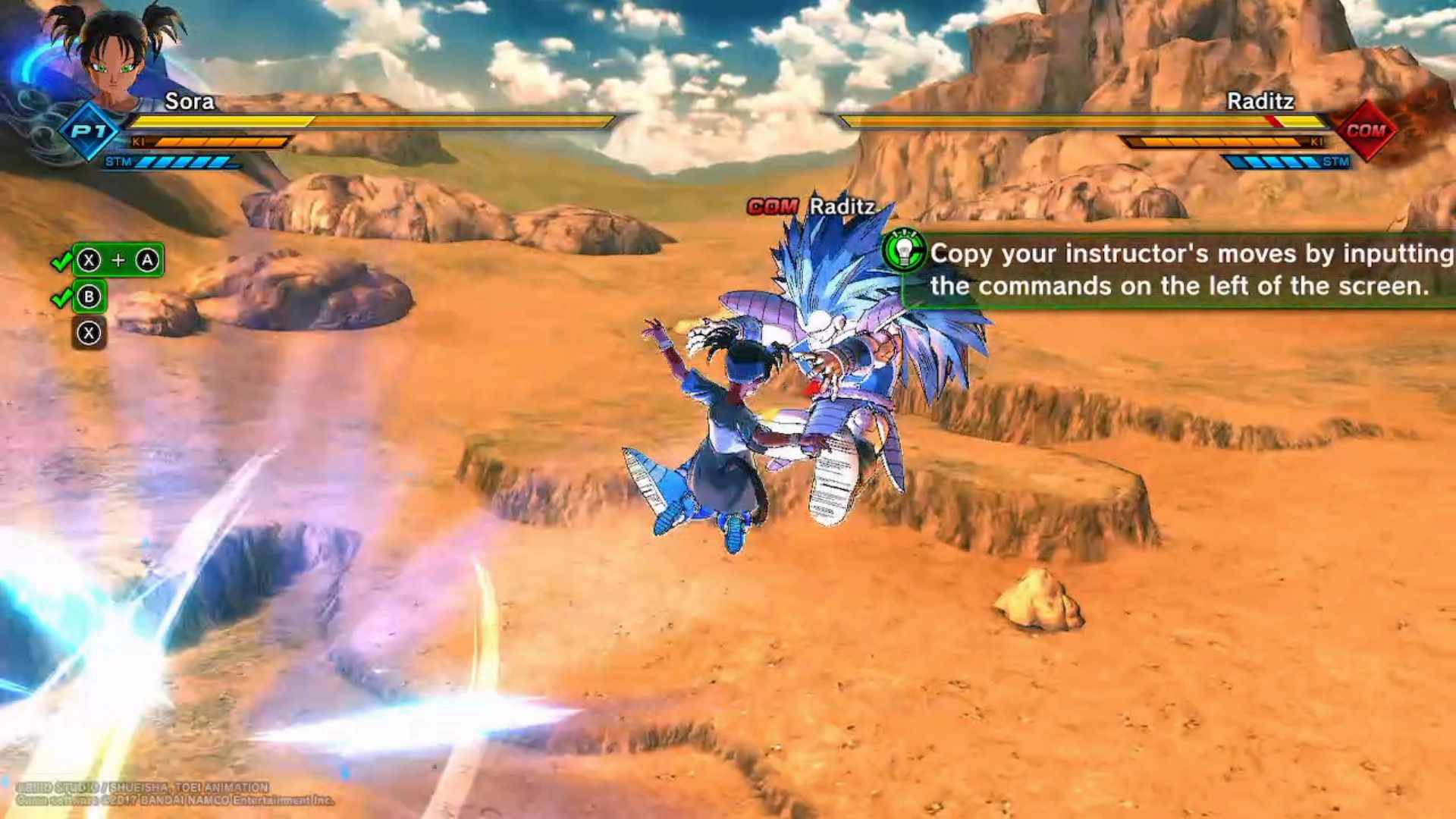
Task: Select the red COM diamond badge
Action: point(1366,130)
